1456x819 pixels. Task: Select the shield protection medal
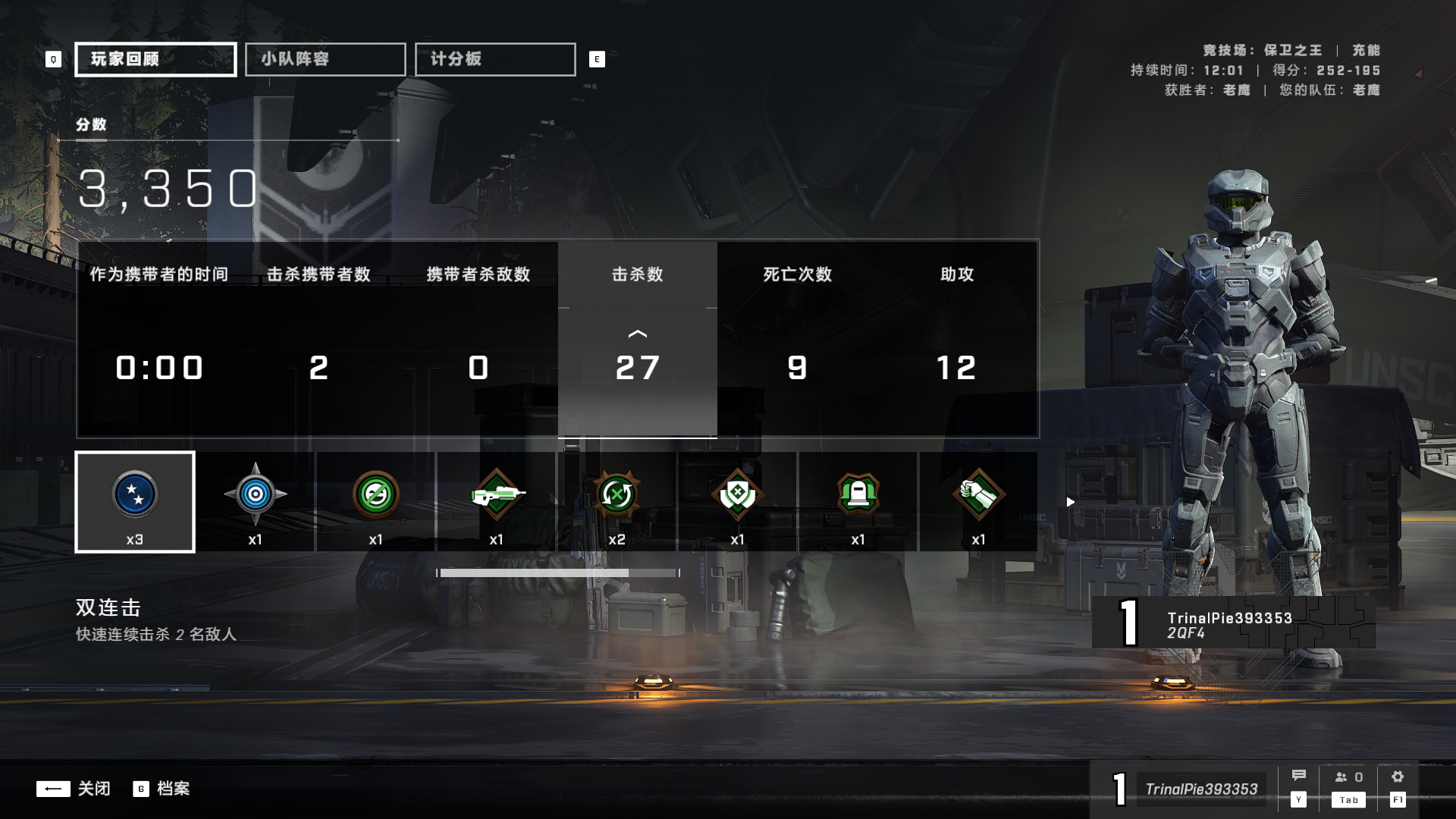click(x=737, y=493)
